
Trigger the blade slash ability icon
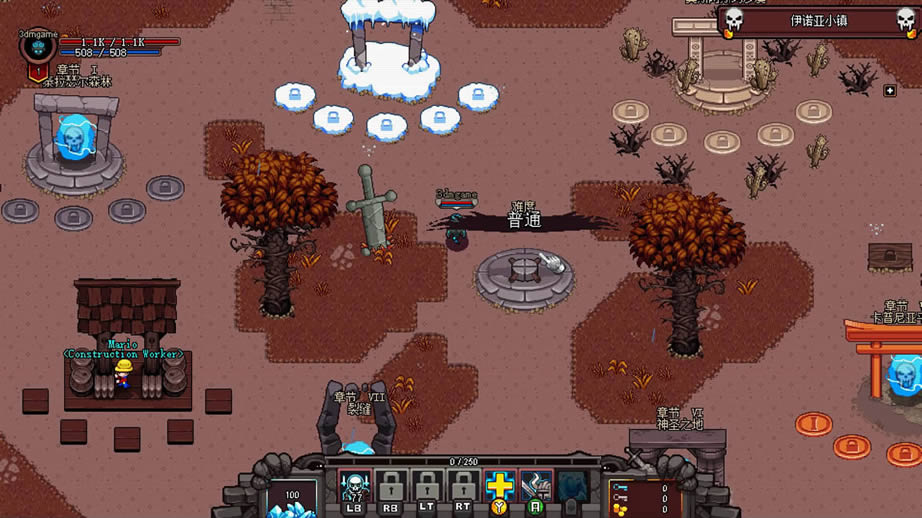(x=536, y=486)
